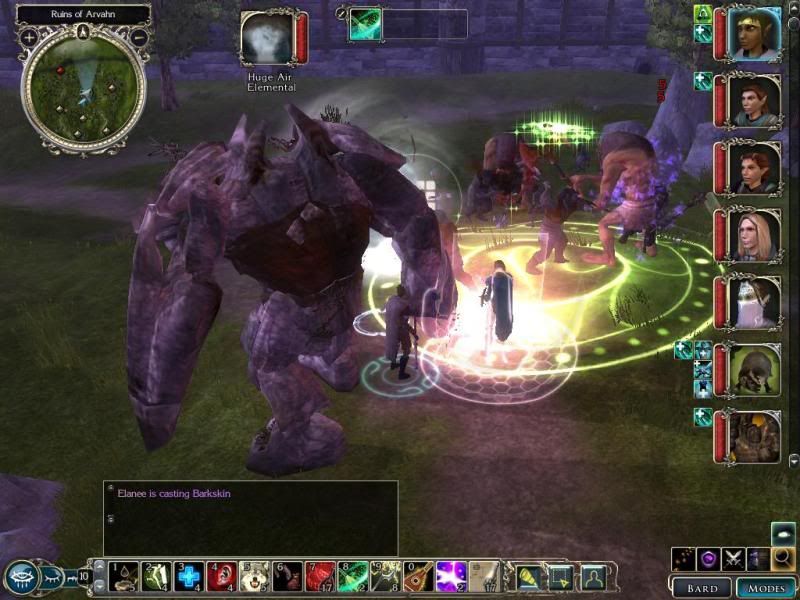The image size is (800, 600).
Task: Cast the purple starburst spell in hotbar
Action: click(x=451, y=576)
